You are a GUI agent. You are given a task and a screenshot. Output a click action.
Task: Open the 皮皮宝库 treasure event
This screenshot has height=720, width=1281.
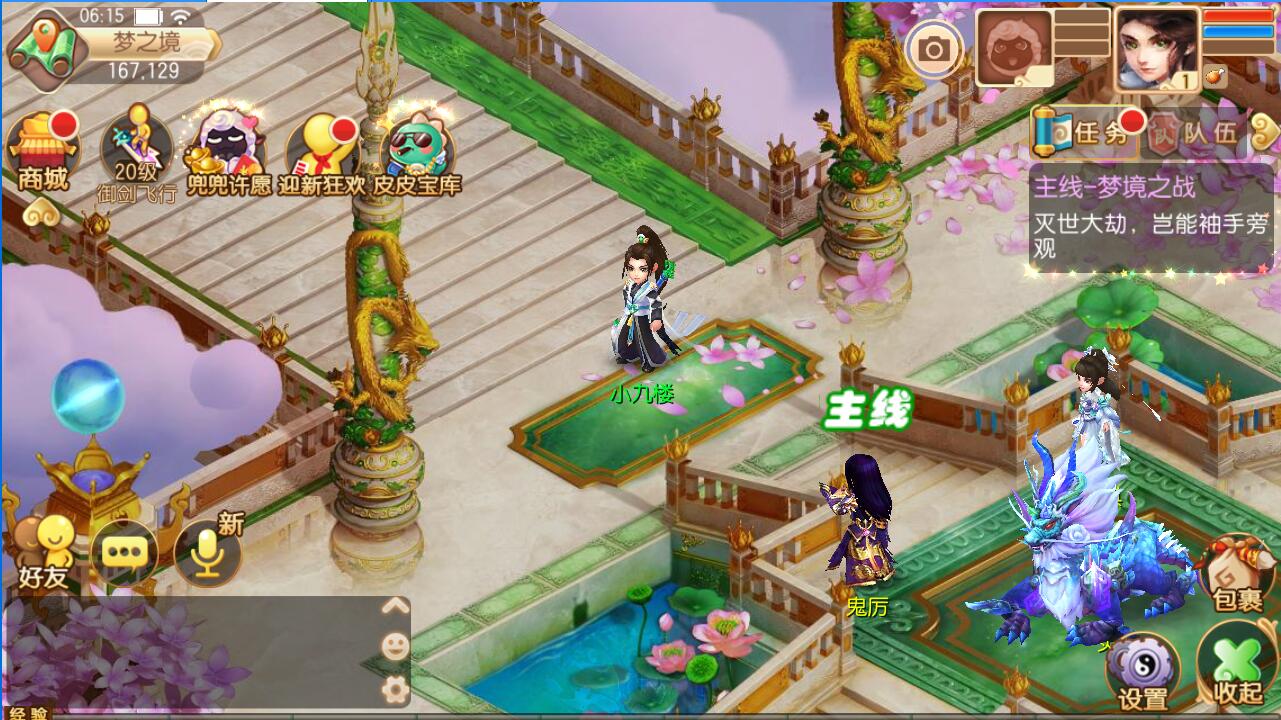[x=417, y=152]
